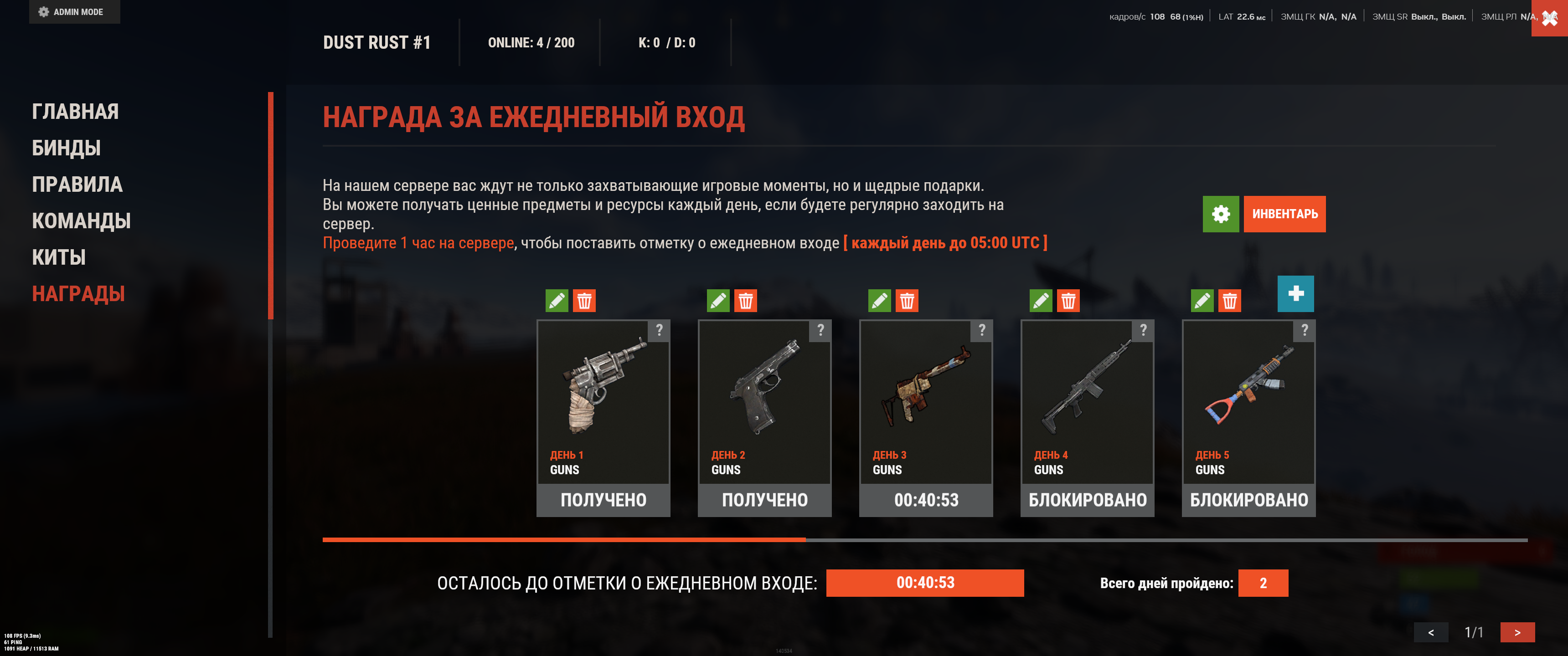Delete the Day 2 pistol reward
Viewport: 1568px width, 656px height.
click(745, 301)
